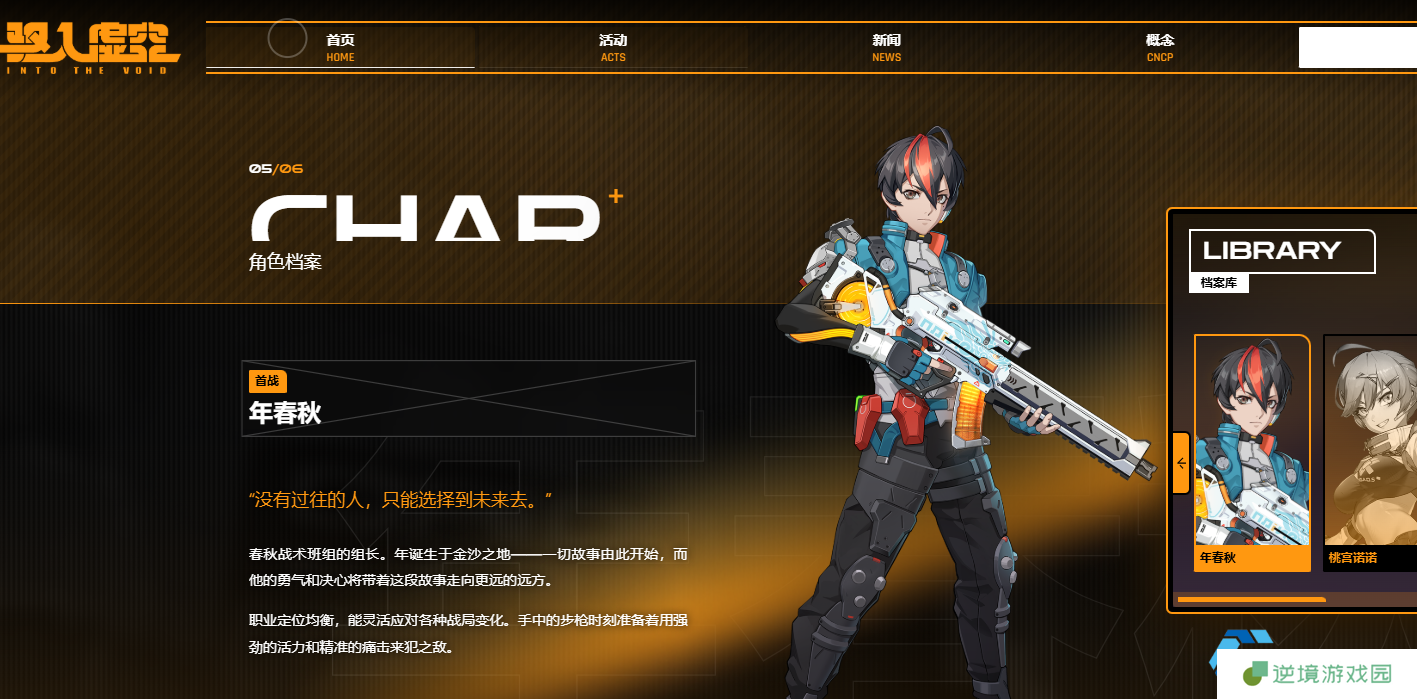
Task: Open the 首页 HOME navigation tab
Action: 340,47
